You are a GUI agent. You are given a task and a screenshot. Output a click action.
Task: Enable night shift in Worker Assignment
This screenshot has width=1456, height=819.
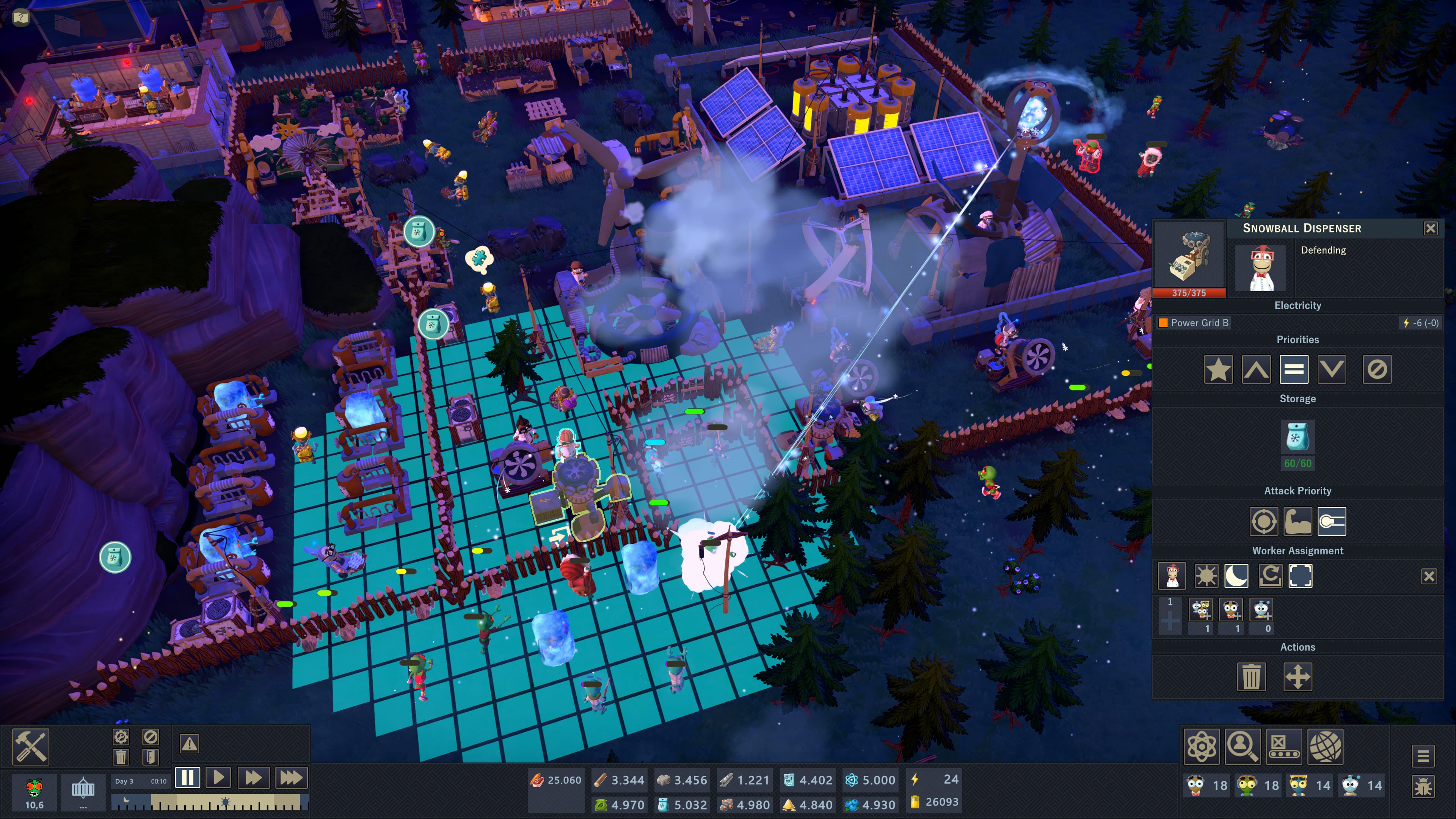click(x=1236, y=577)
